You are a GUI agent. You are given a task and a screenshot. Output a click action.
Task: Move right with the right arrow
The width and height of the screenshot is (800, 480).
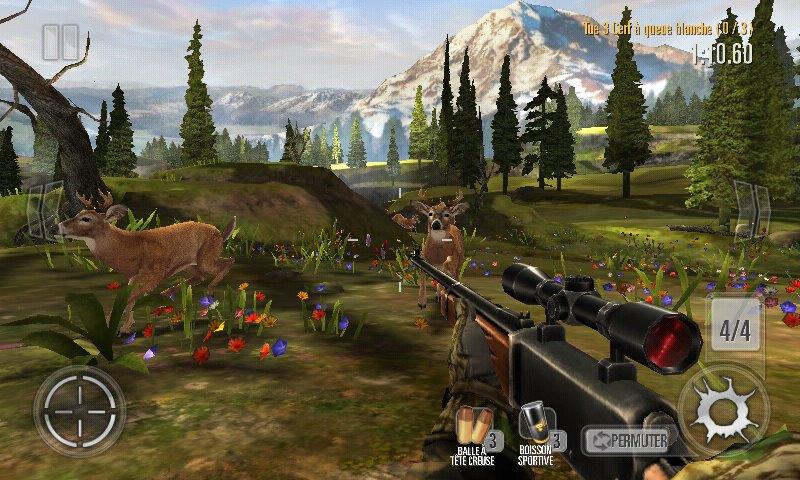pos(752,212)
